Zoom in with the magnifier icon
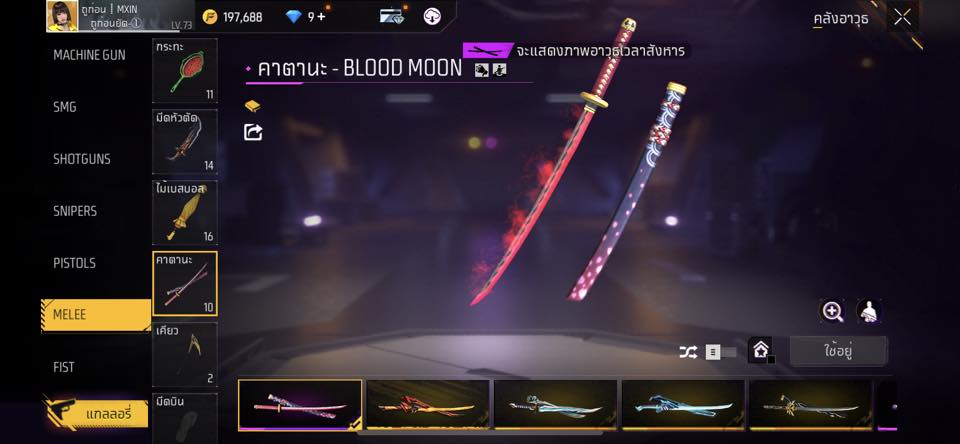 tap(832, 311)
